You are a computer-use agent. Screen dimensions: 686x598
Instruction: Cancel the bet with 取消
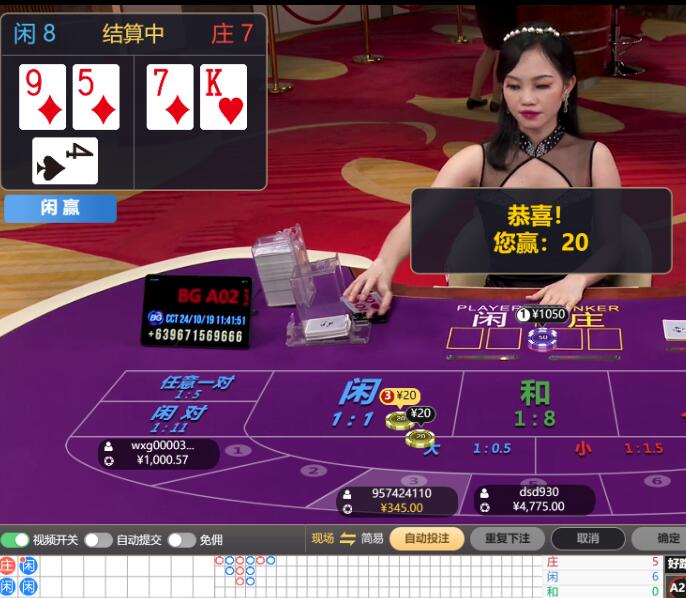click(x=588, y=539)
